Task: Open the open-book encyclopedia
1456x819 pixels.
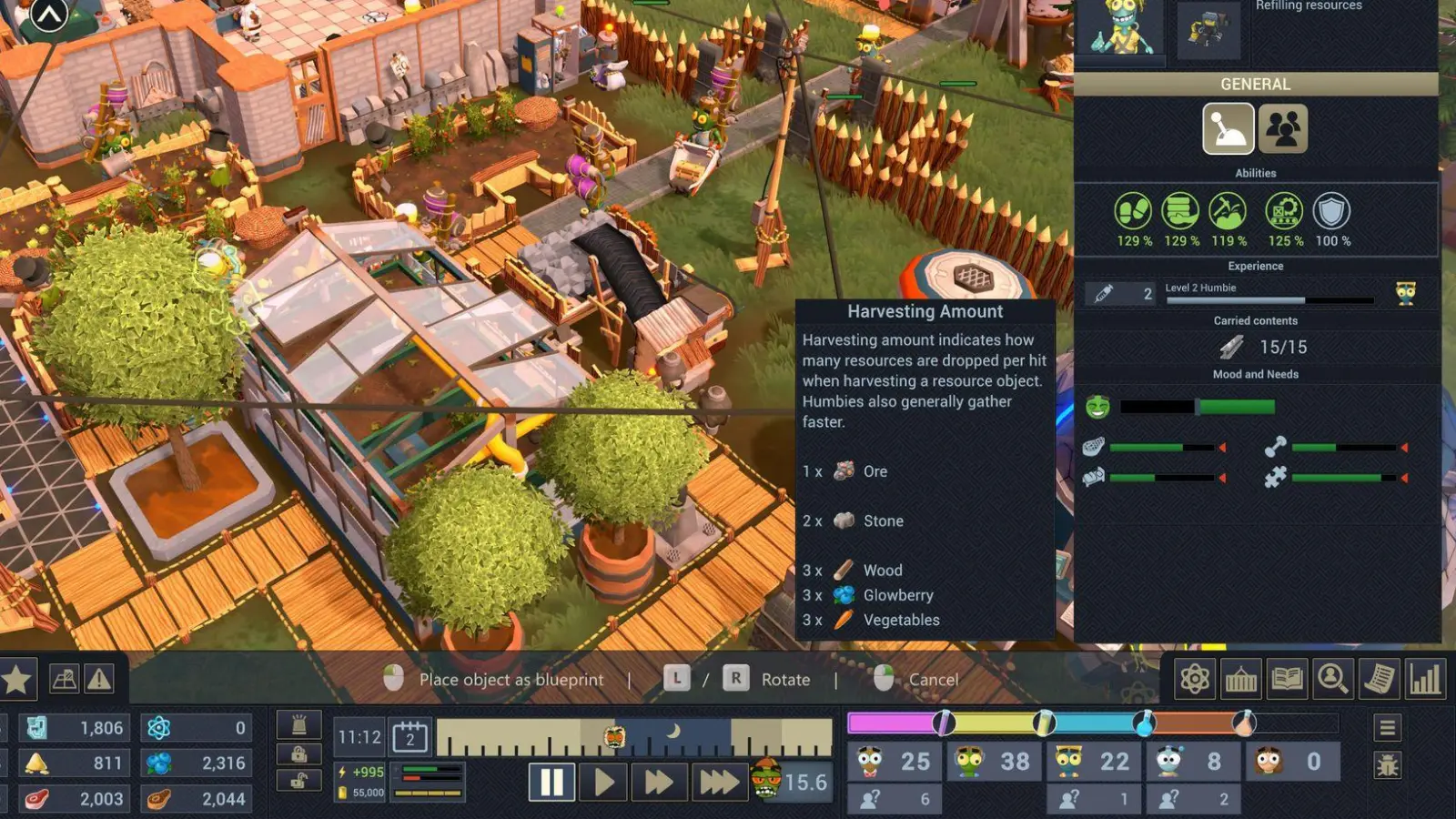Action: [x=1287, y=679]
